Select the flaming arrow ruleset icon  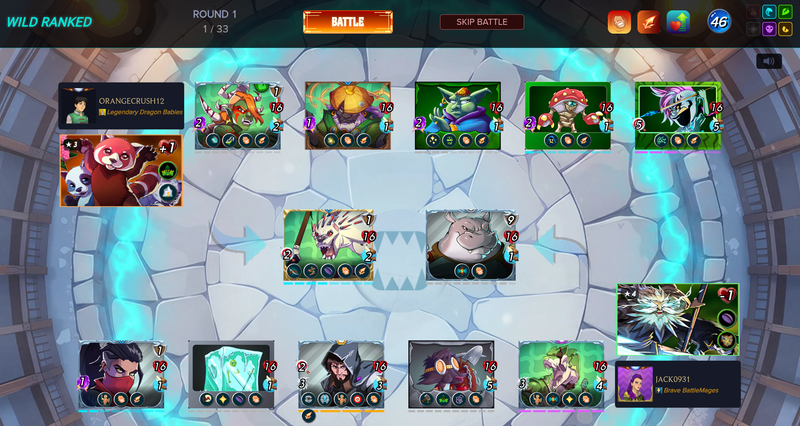click(x=649, y=22)
